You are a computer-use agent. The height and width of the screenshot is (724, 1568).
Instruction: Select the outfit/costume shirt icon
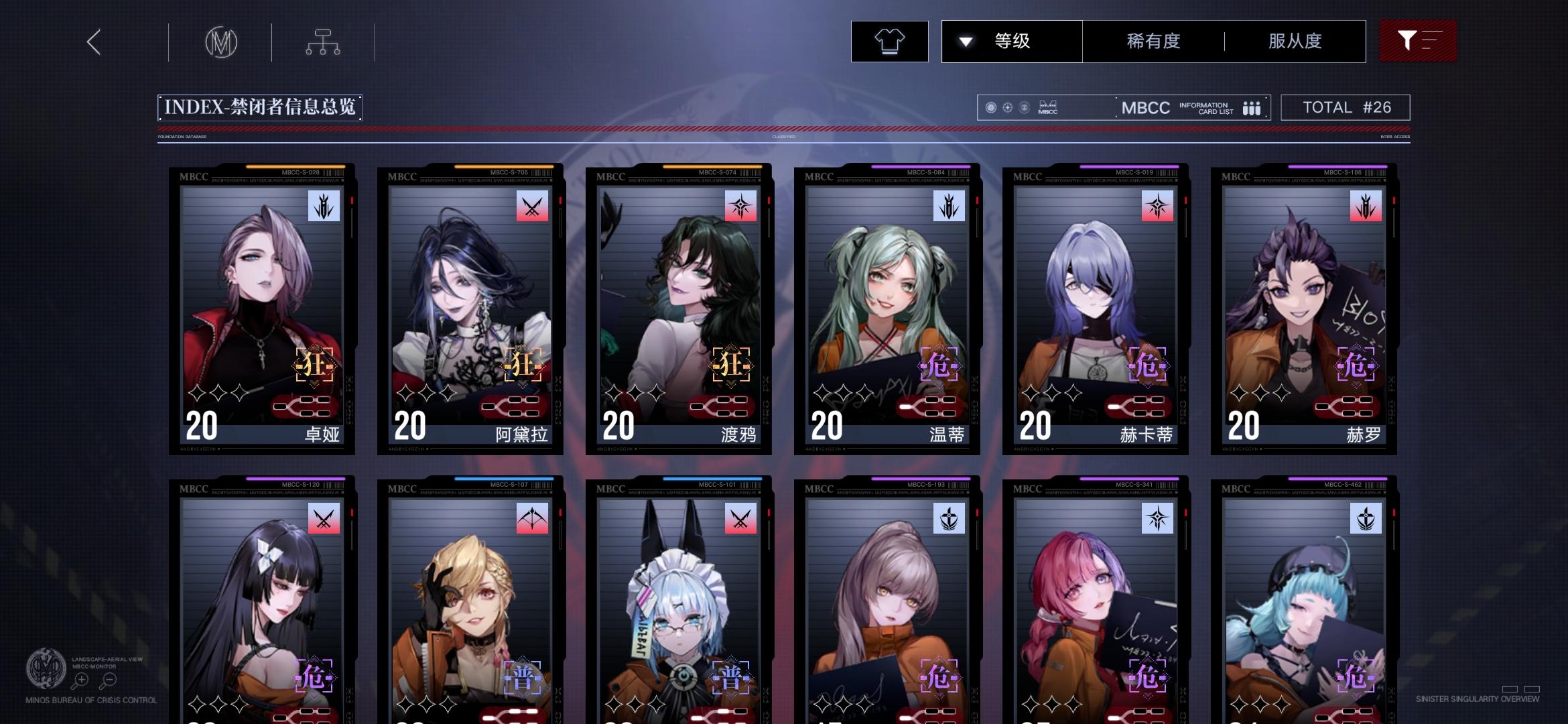[x=889, y=42]
